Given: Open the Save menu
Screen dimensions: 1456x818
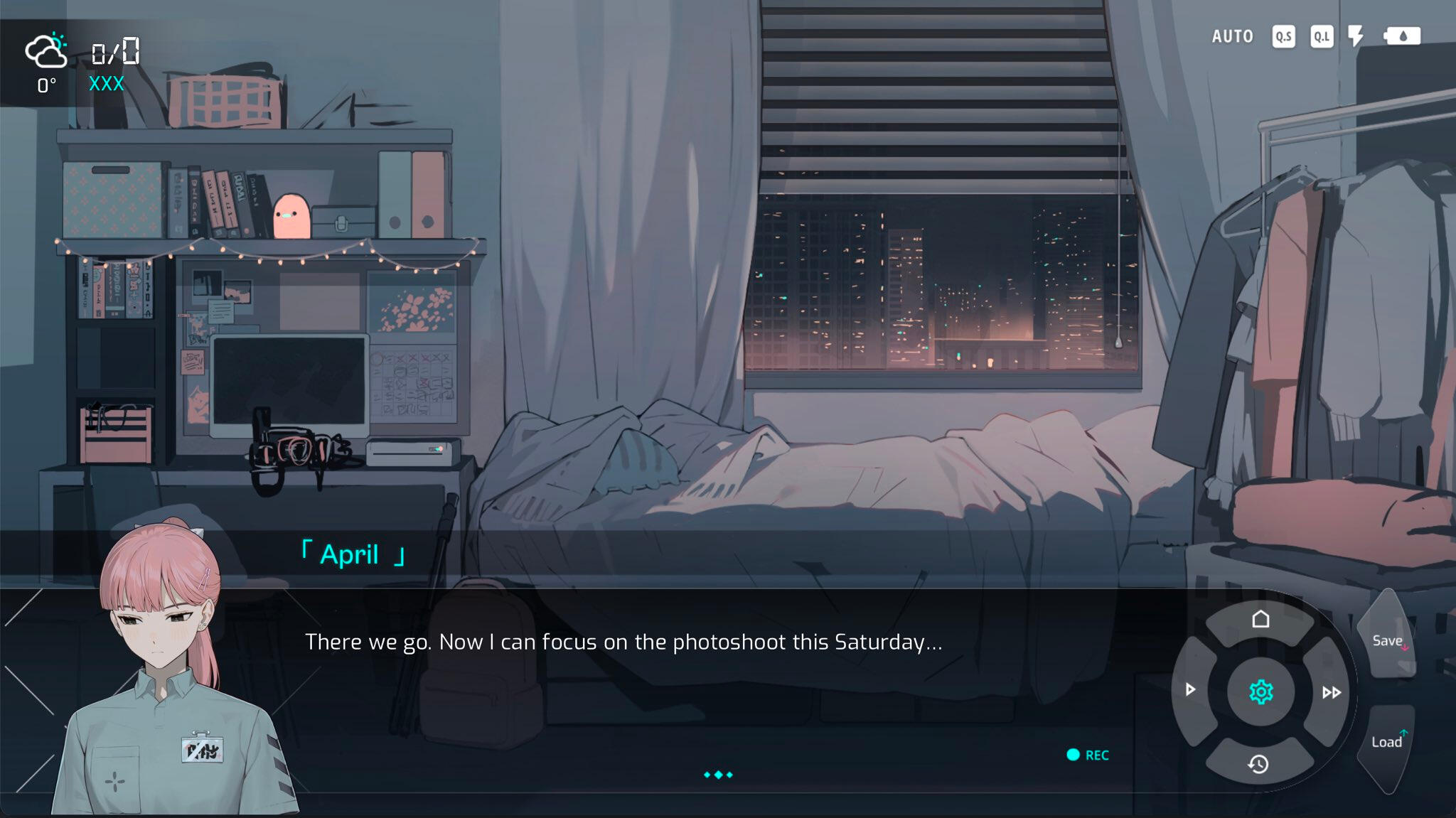Looking at the screenshot, I should pyautogui.click(x=1387, y=641).
